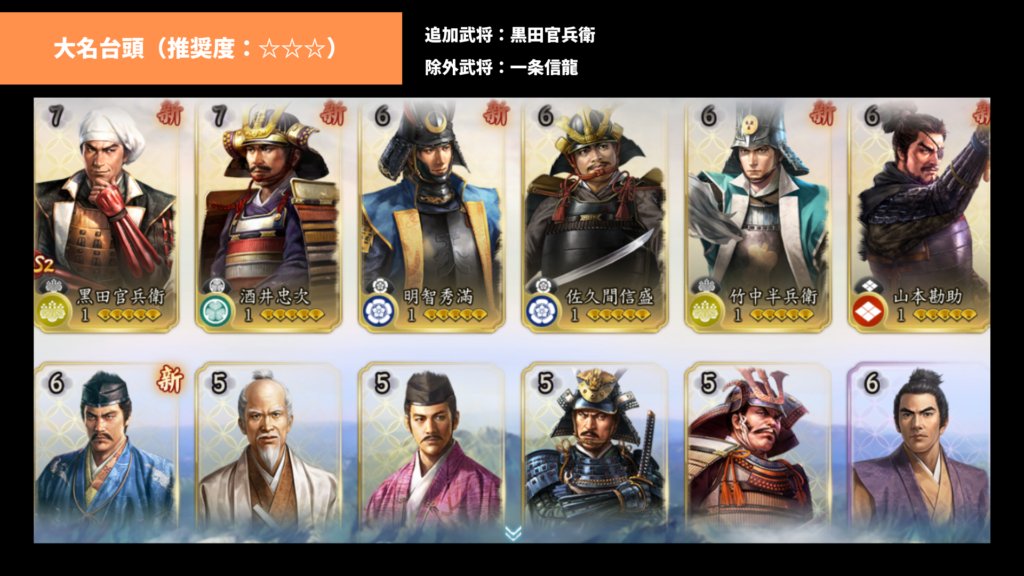Select the 竹中半兵衛 officer card
Image resolution: width=1024 pixels, height=576 pixels.
[760, 215]
